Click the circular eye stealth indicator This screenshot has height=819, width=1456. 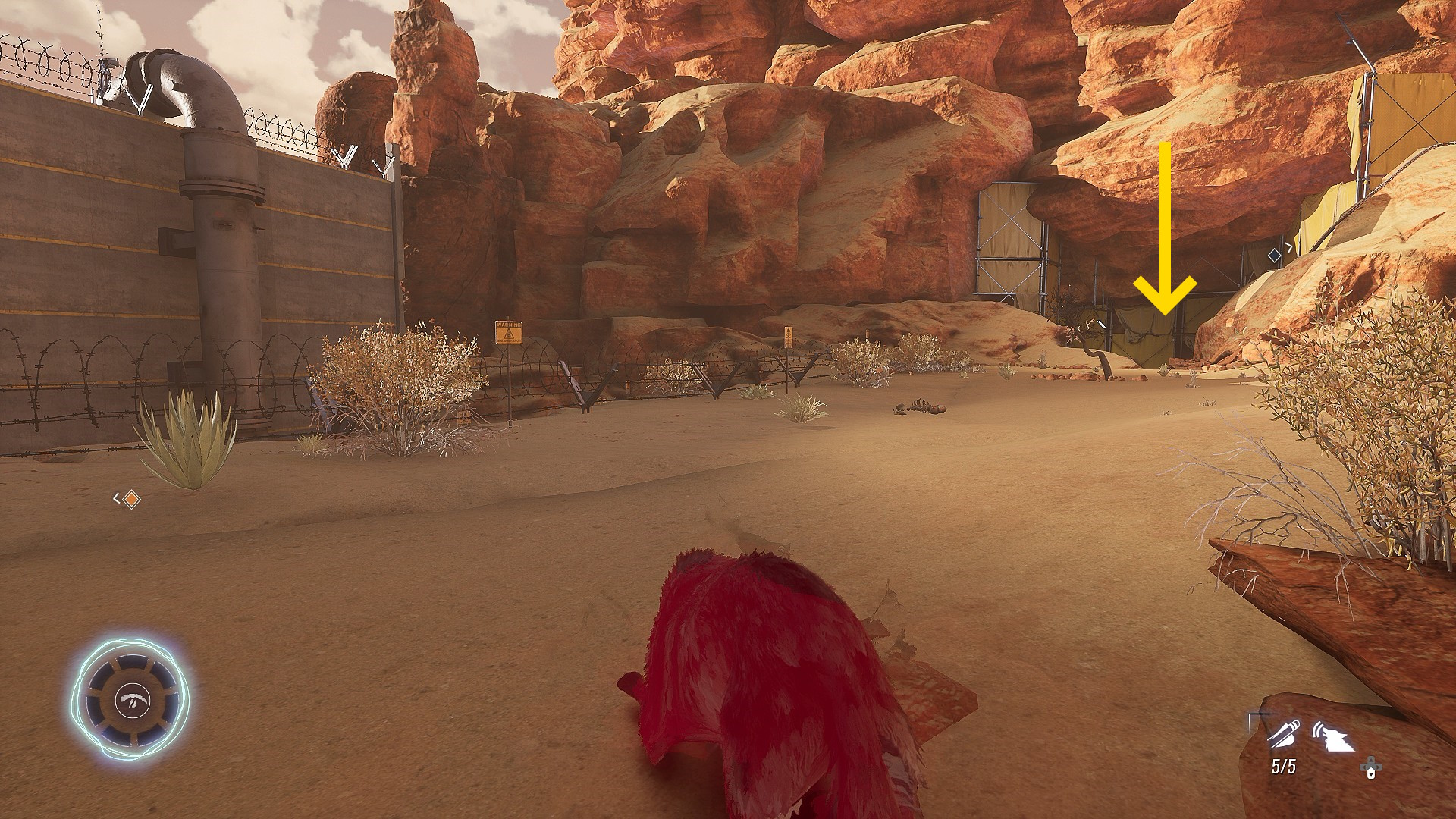pos(131,699)
